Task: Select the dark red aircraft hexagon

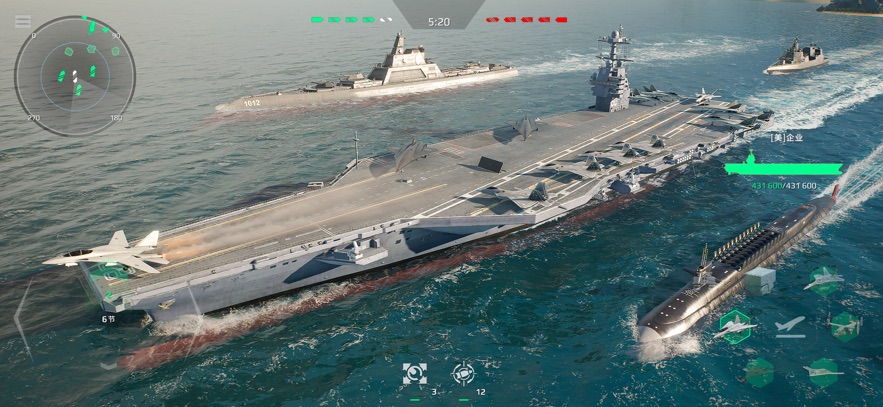Action: 759,371
